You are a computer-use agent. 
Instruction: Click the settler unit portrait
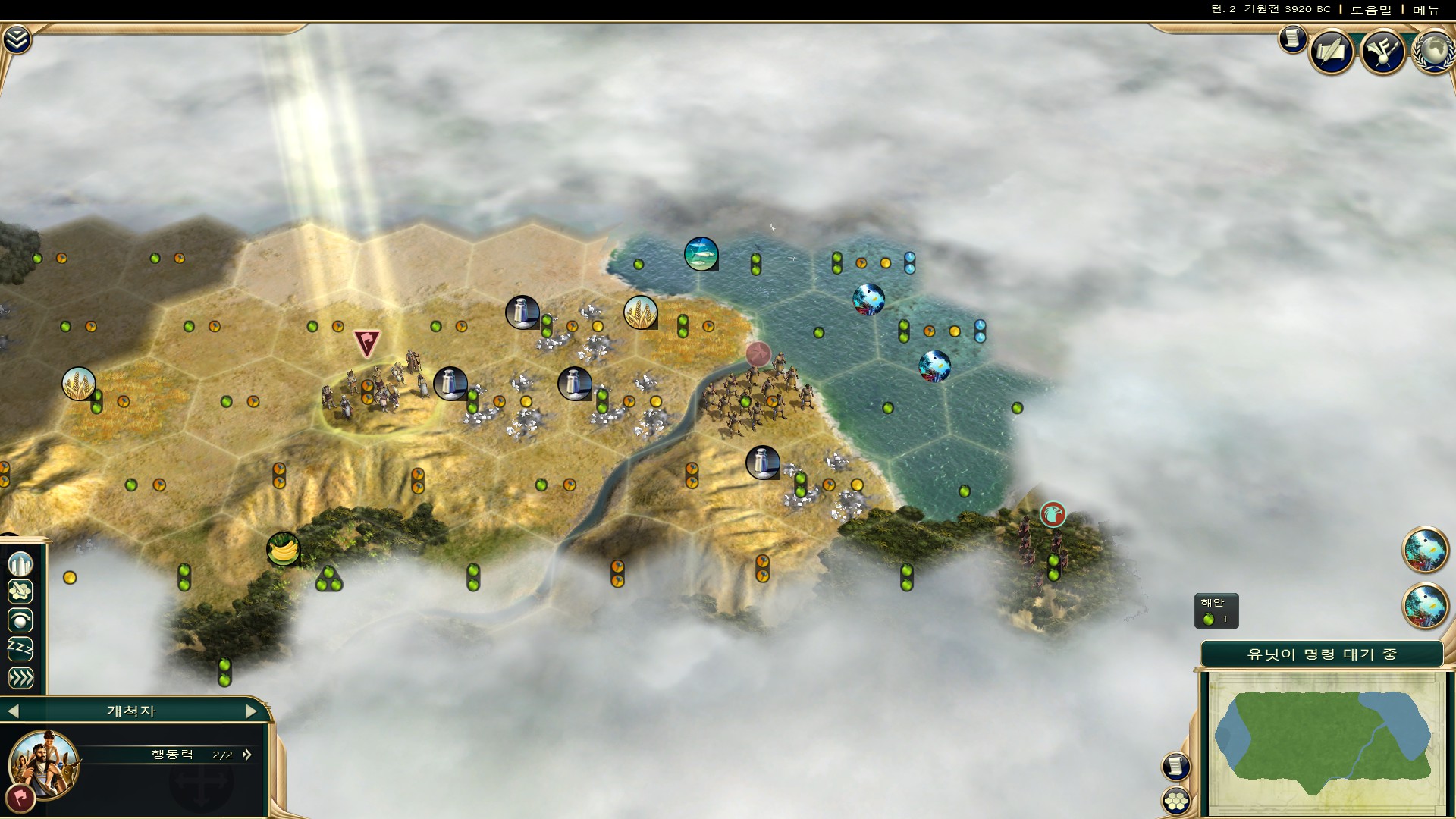44,762
